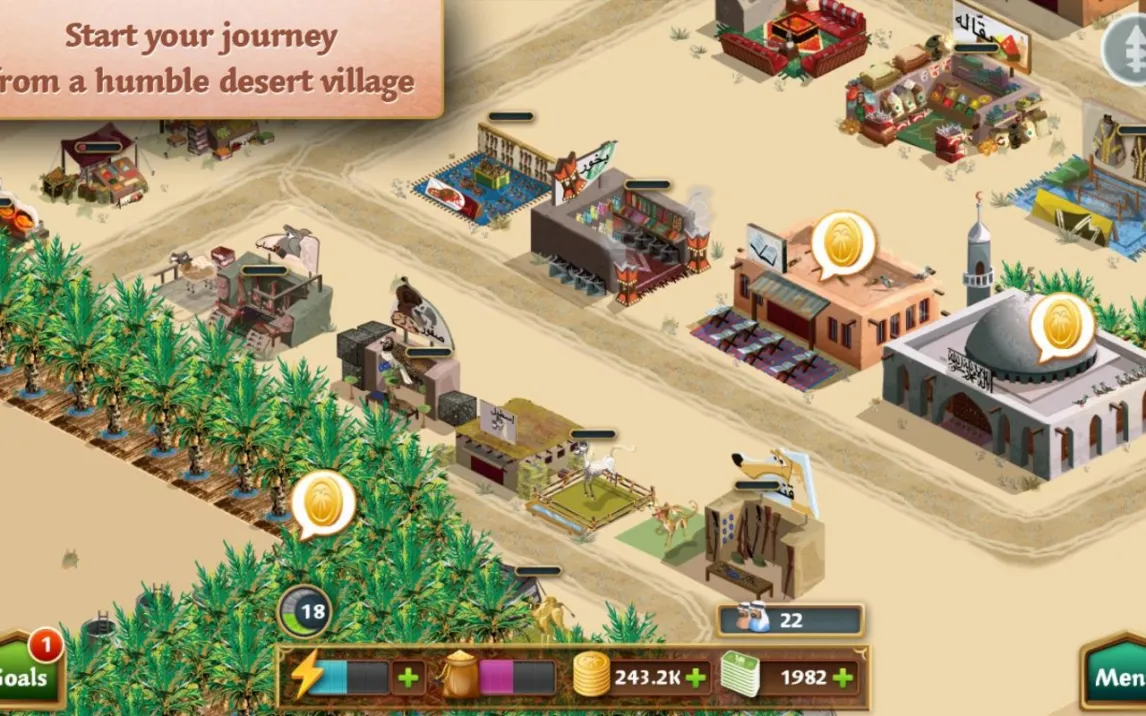1146x716 pixels.
Task: Add cash using the banknotes plus button
Action: pos(843,677)
